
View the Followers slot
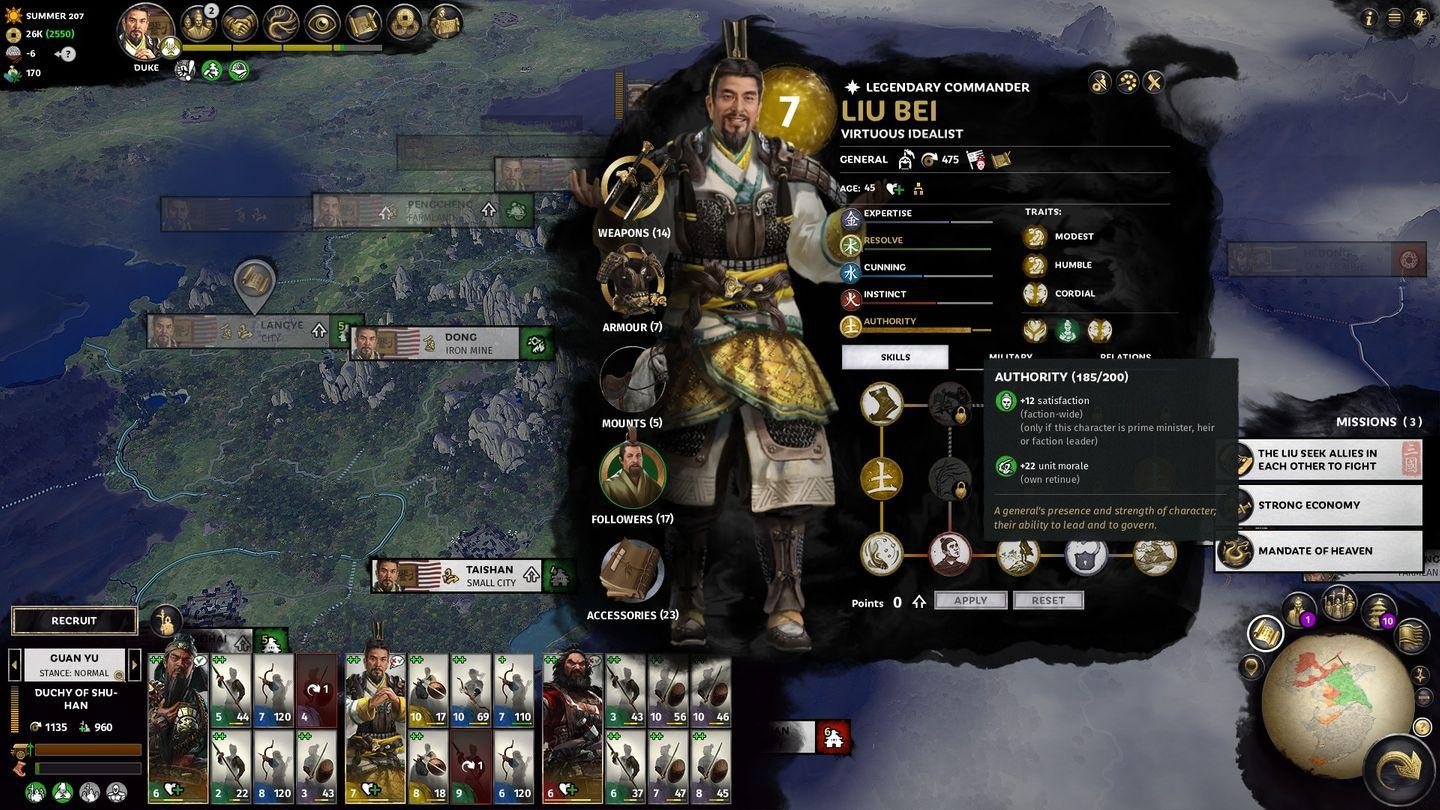point(632,475)
